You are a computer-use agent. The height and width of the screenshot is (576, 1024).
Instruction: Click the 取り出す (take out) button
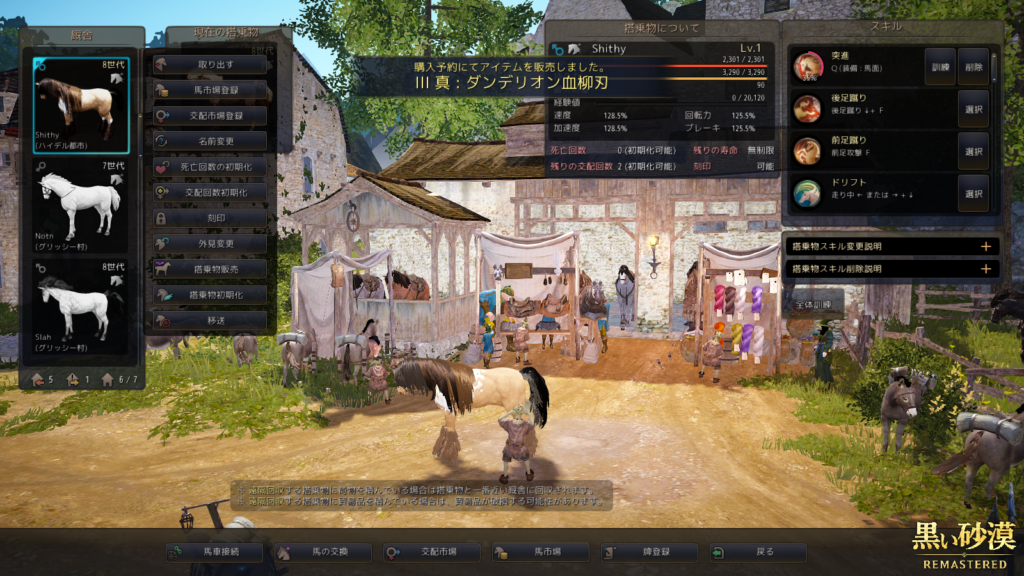pos(210,64)
